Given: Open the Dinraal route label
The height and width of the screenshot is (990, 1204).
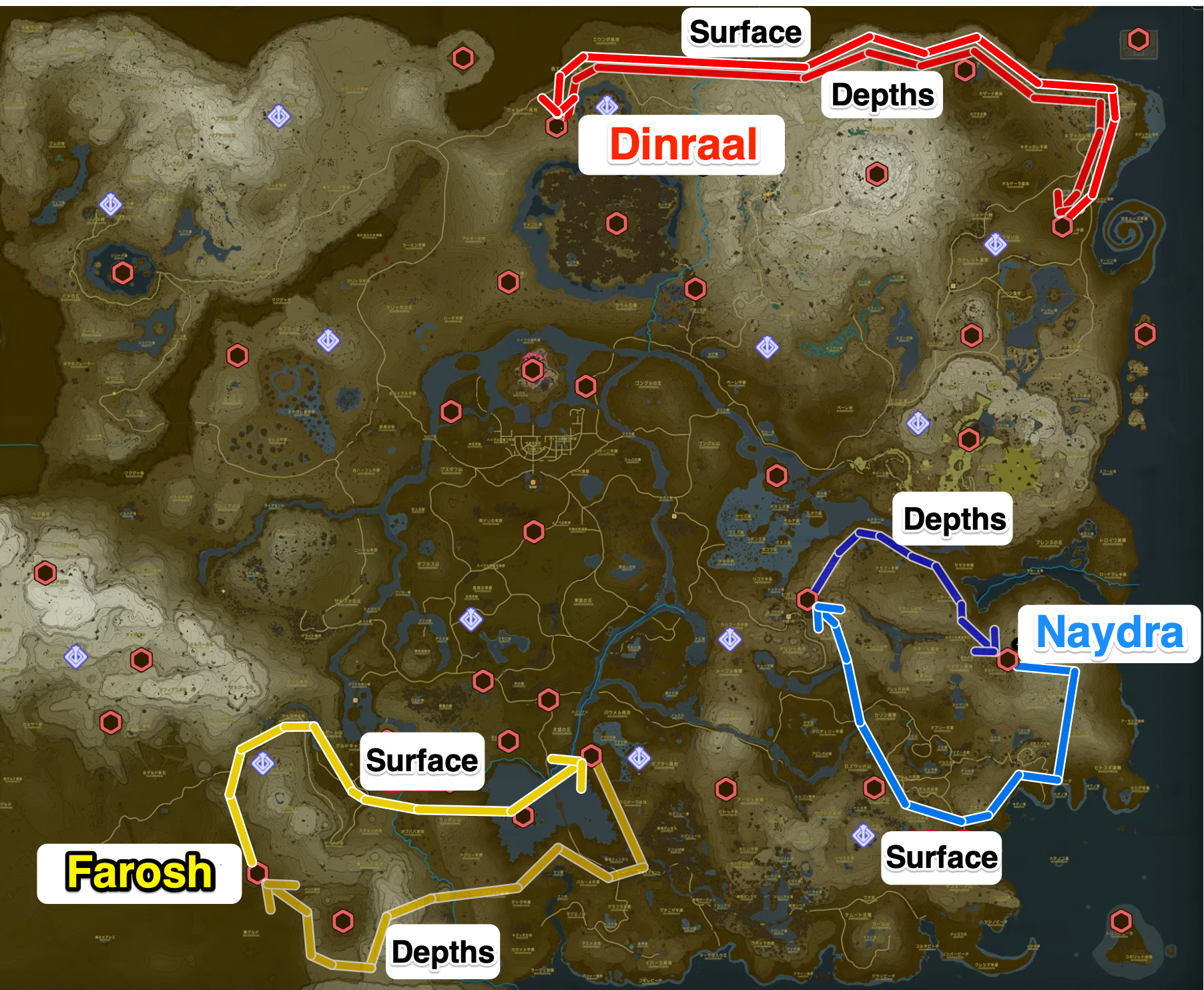Looking at the screenshot, I should tap(684, 142).
